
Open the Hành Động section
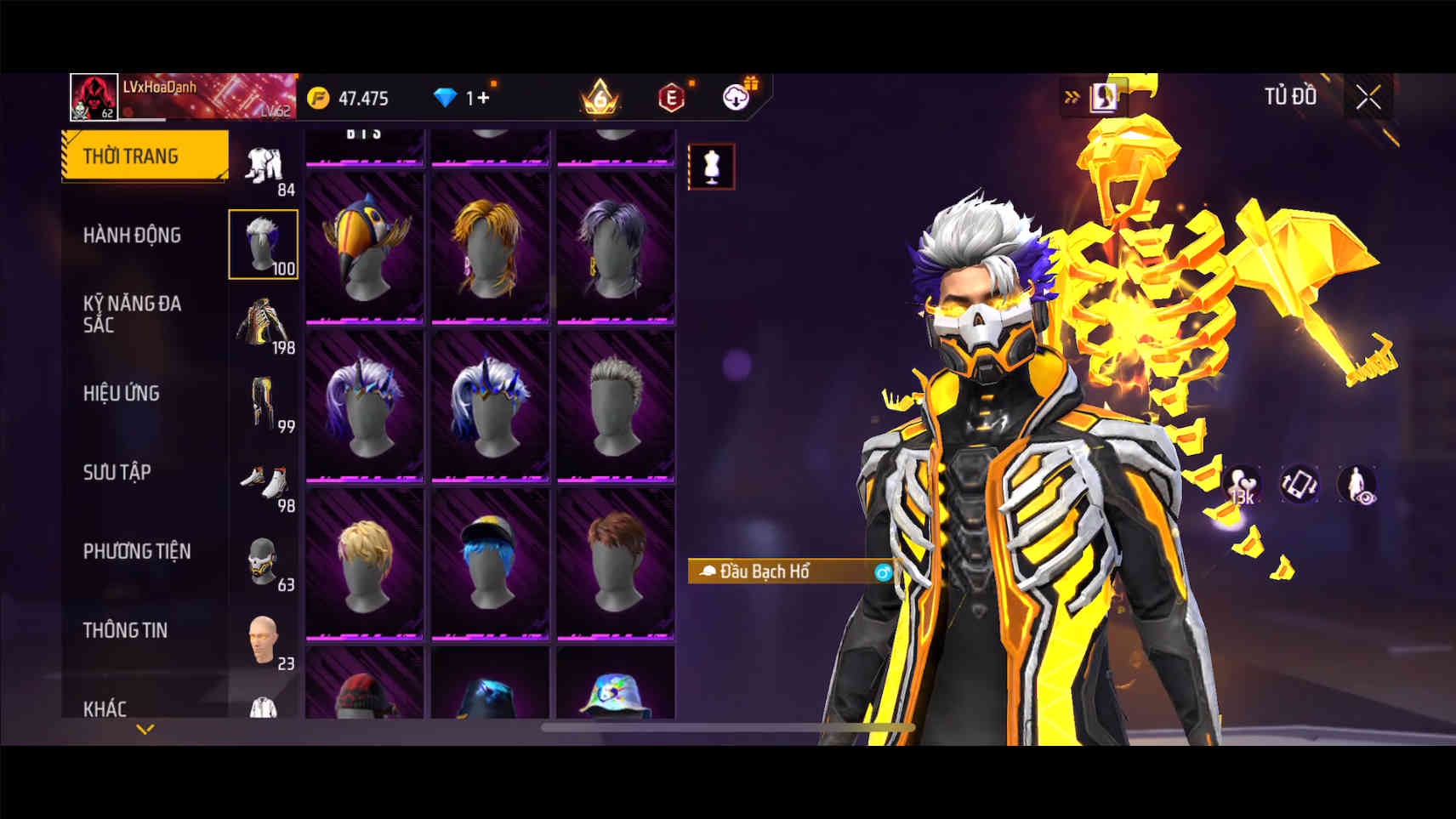click(132, 235)
